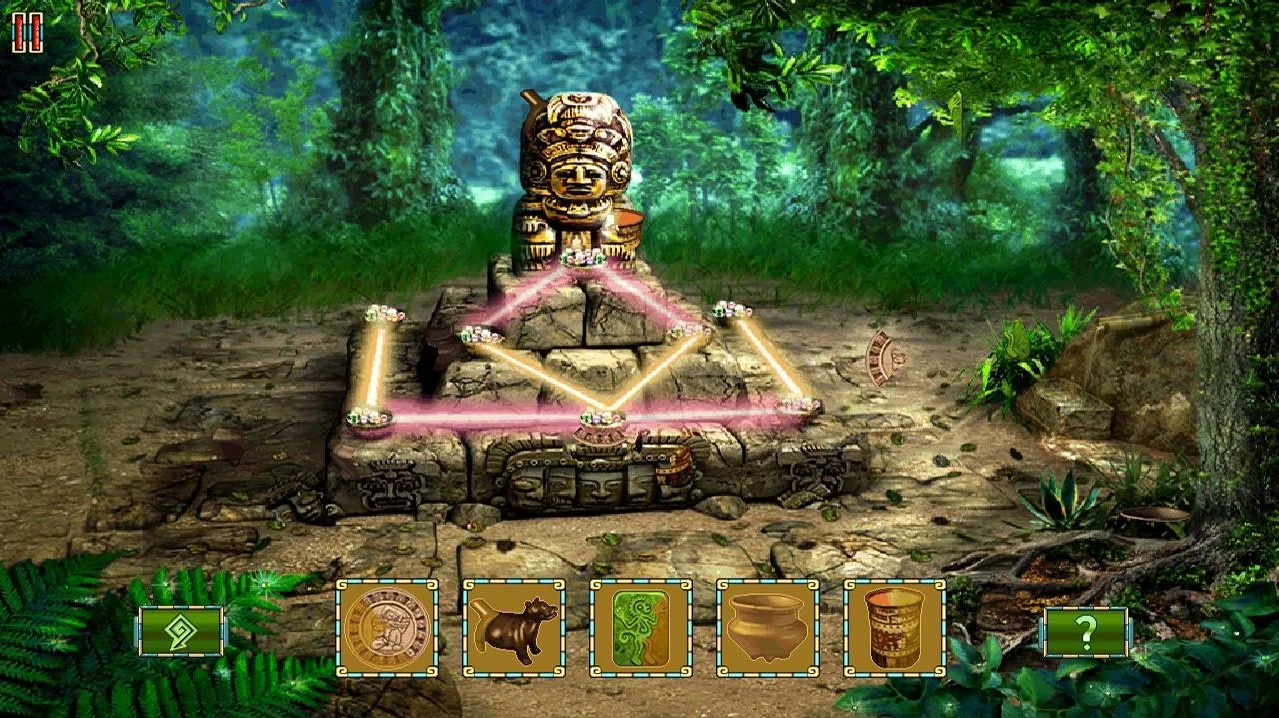Open the hint question mark button
The width and height of the screenshot is (1279, 718).
coord(1086,632)
